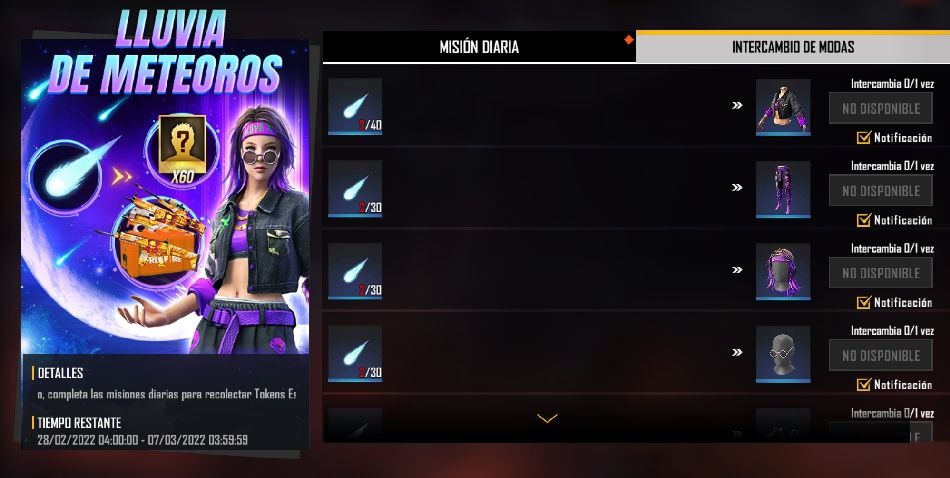Toggle Notificación checkbox for the jacket reward
The width and height of the screenshot is (950, 478).
click(863, 138)
